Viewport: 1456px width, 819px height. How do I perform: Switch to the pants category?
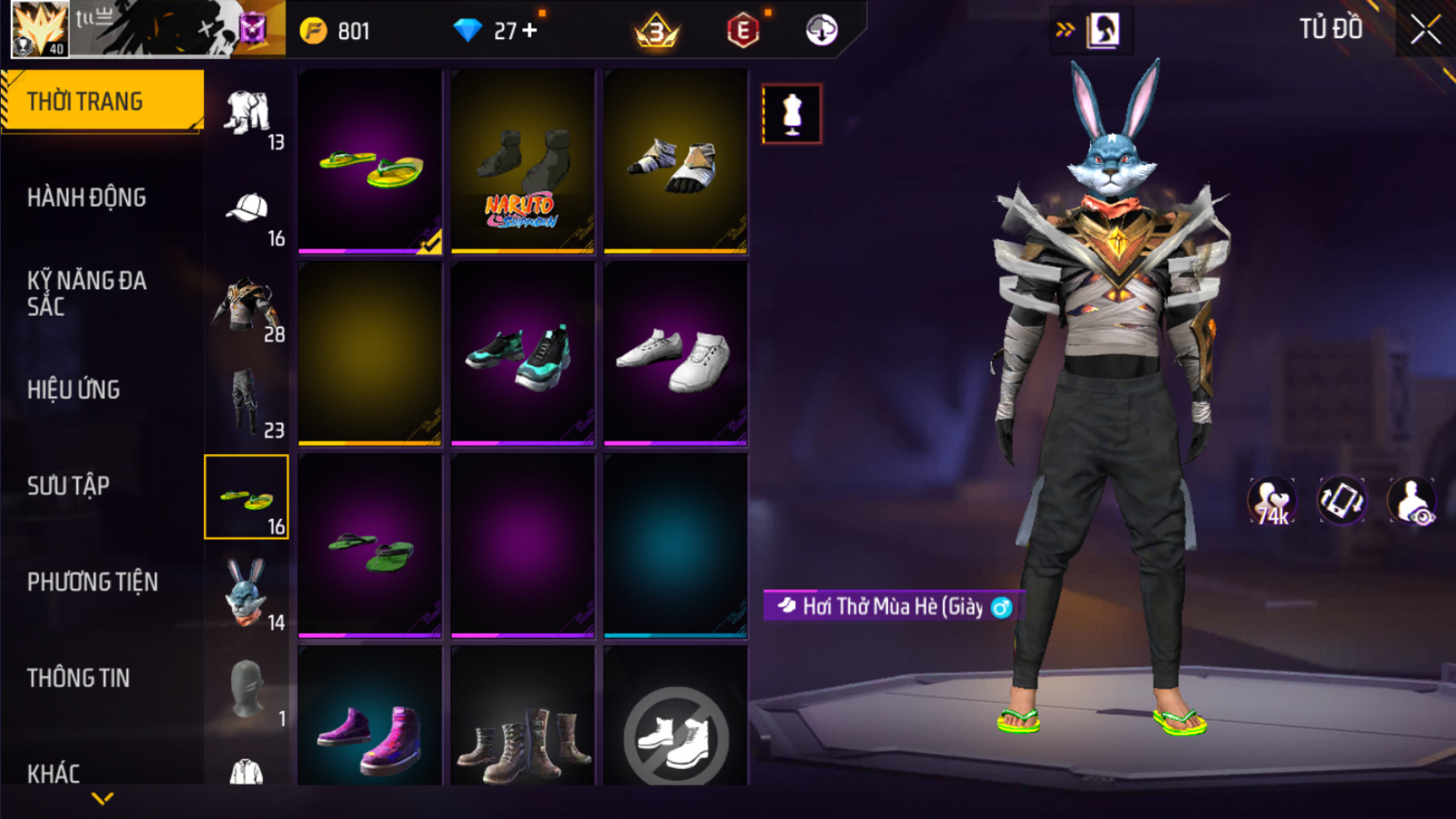247,405
